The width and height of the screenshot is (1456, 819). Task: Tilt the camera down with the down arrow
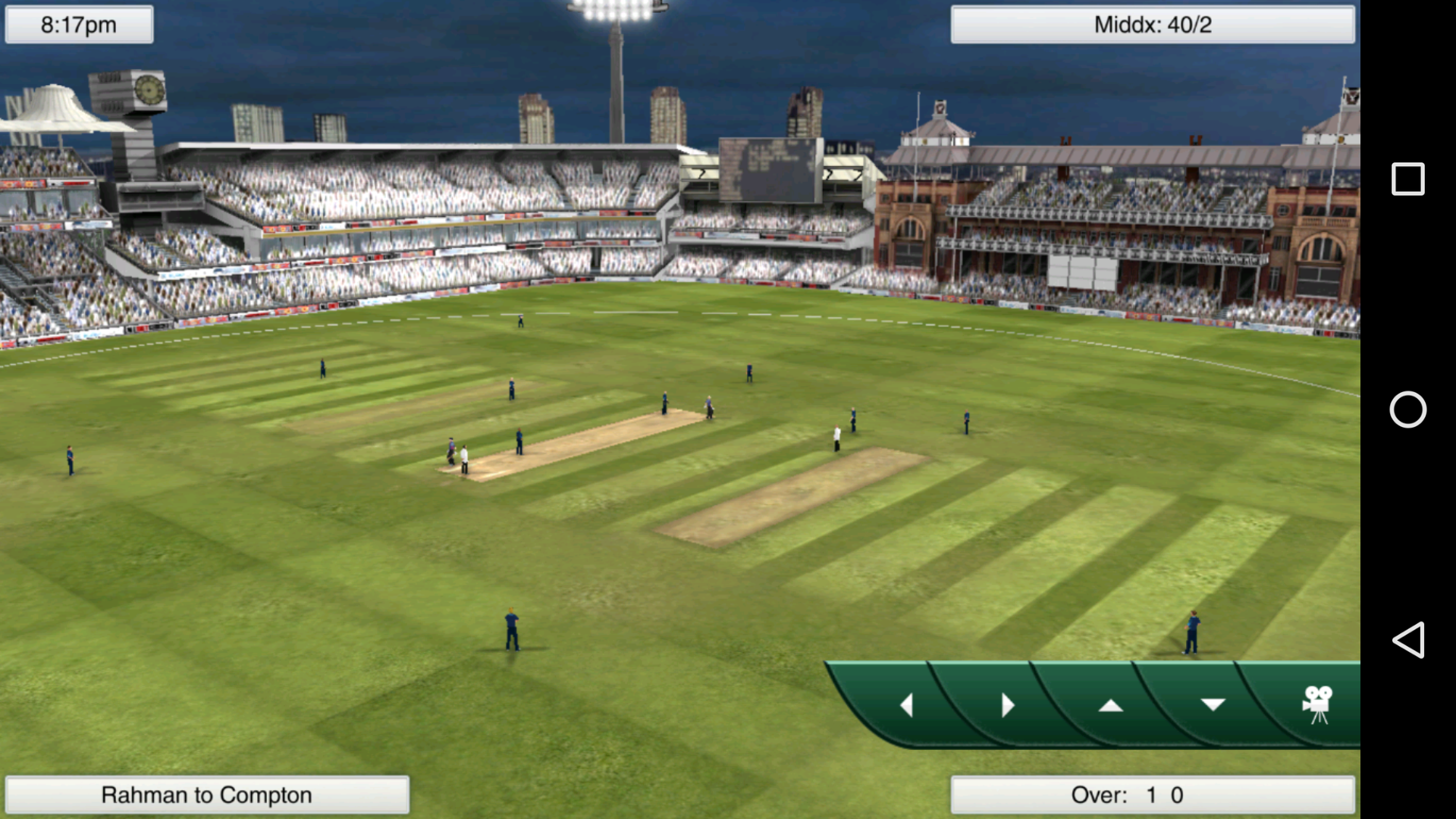point(1213,705)
